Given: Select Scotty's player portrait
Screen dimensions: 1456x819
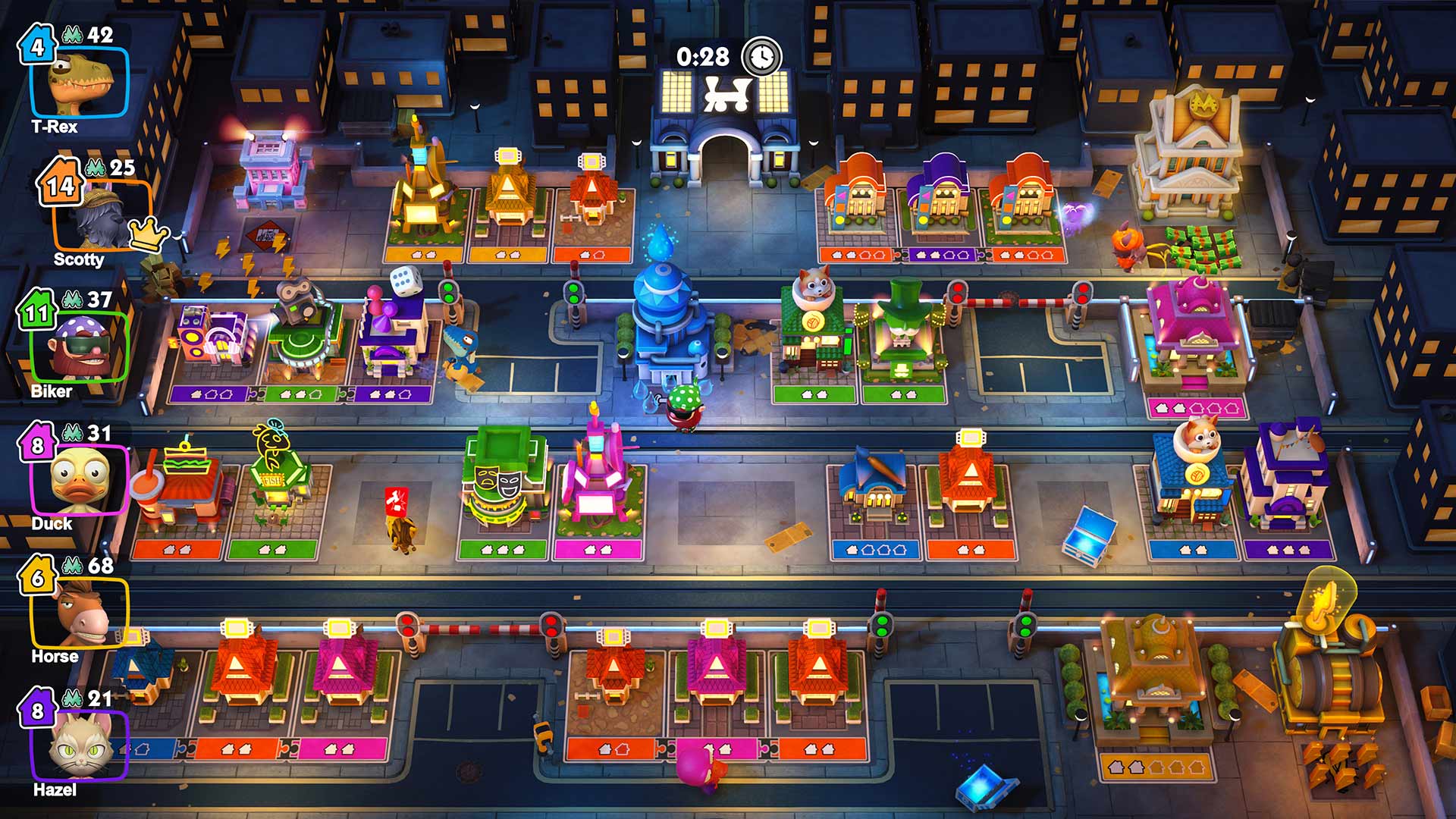Looking at the screenshot, I should point(101,215).
